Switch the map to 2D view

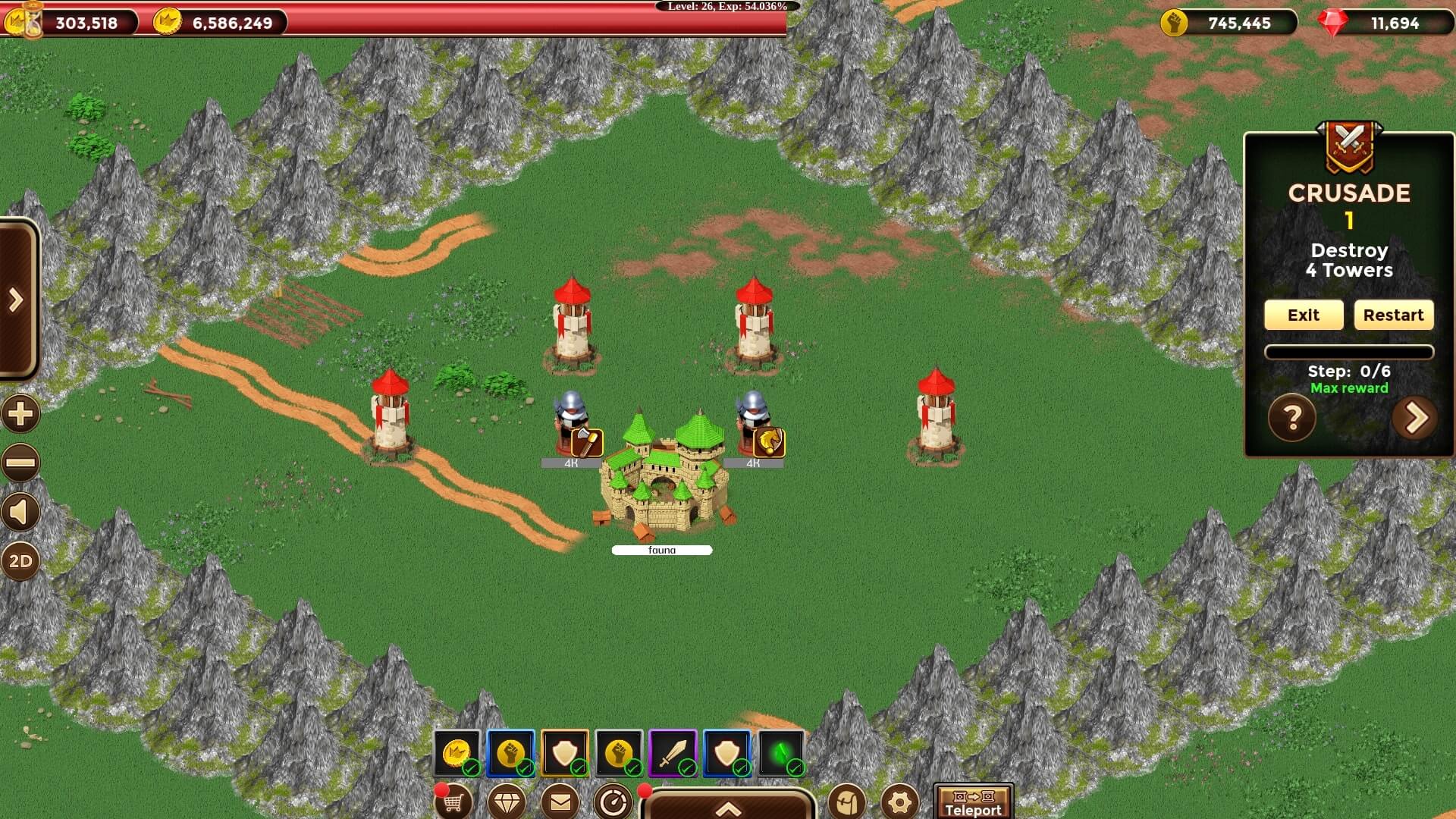point(20,561)
